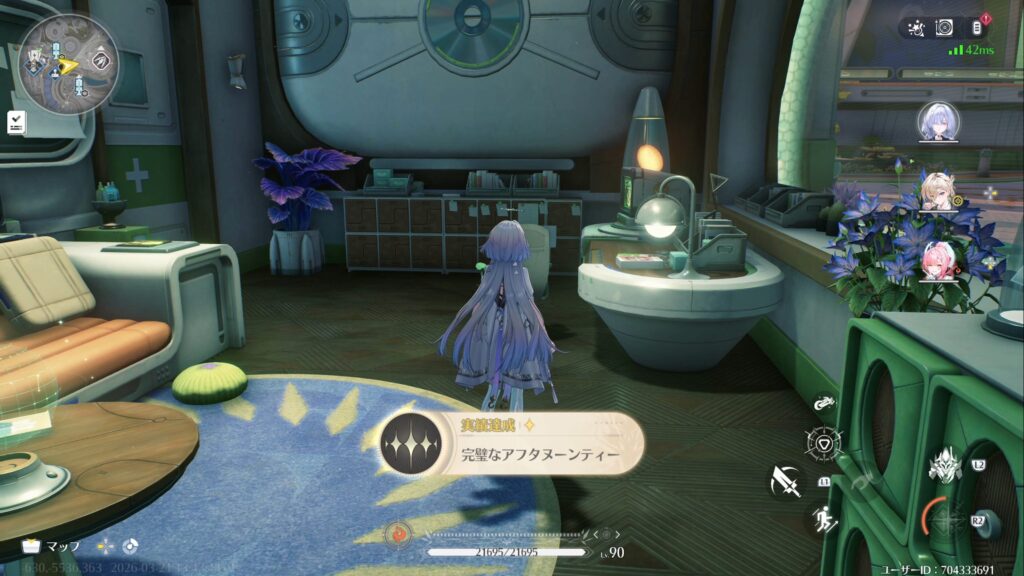Activate the sword attack skill icon

786,483
